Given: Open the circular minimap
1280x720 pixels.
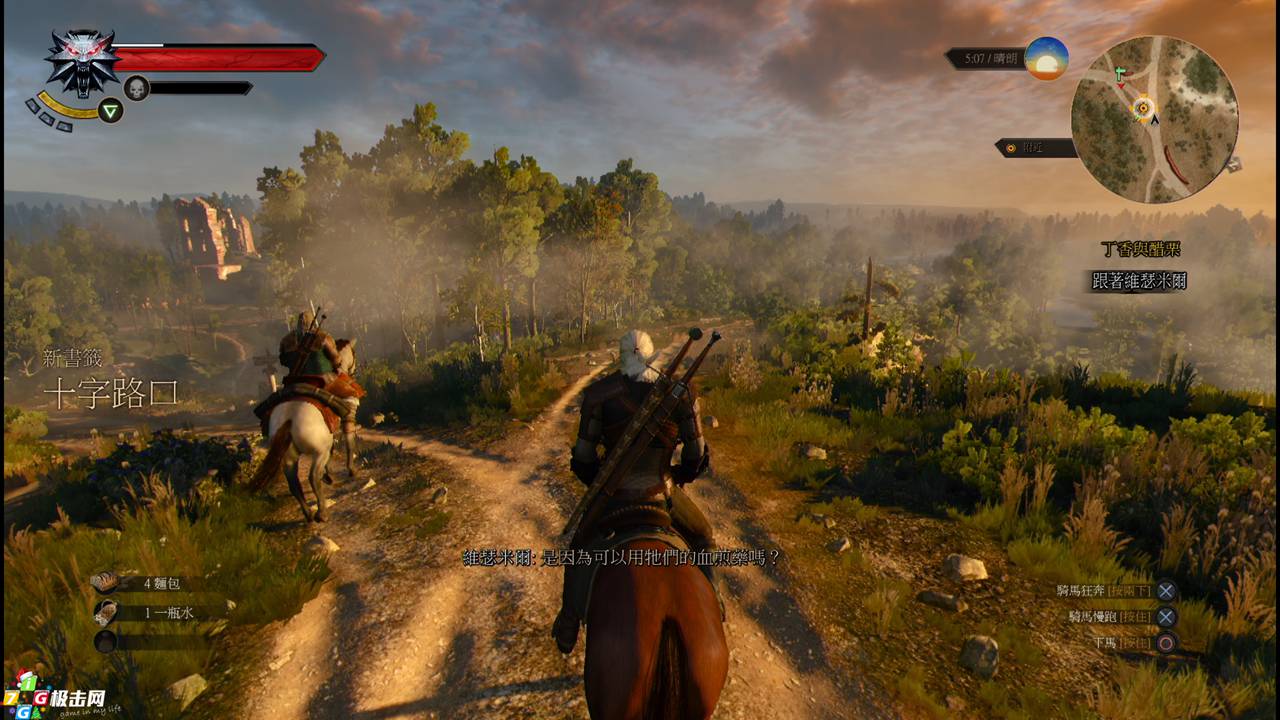Looking at the screenshot, I should (1154, 119).
